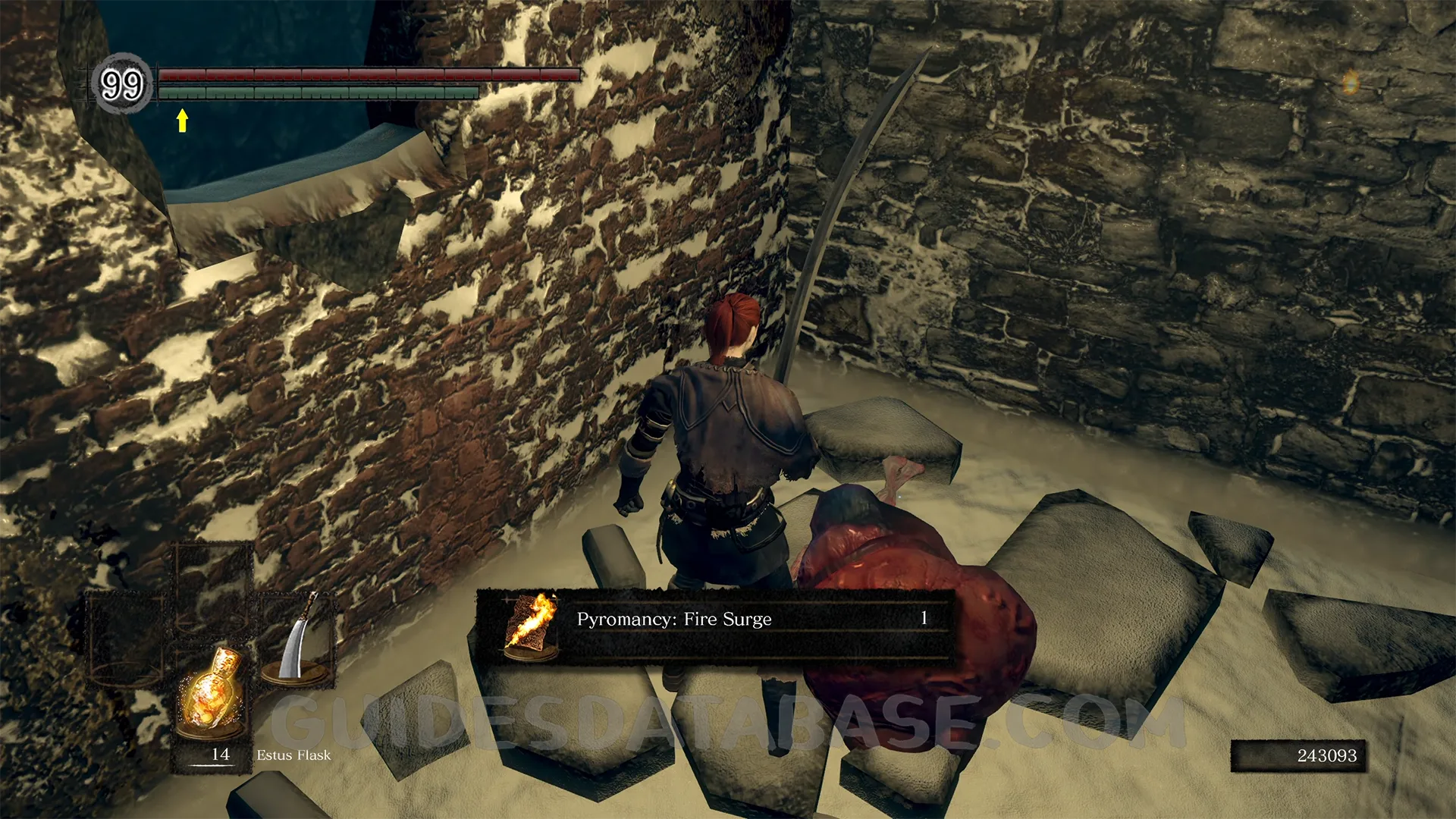1456x819 pixels.
Task: Select the equipped curved blade weapon slot
Action: pos(297,641)
